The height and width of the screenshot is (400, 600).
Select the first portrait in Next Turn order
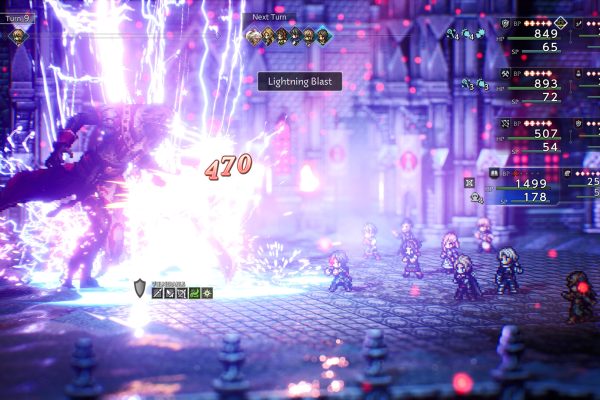pos(253,37)
